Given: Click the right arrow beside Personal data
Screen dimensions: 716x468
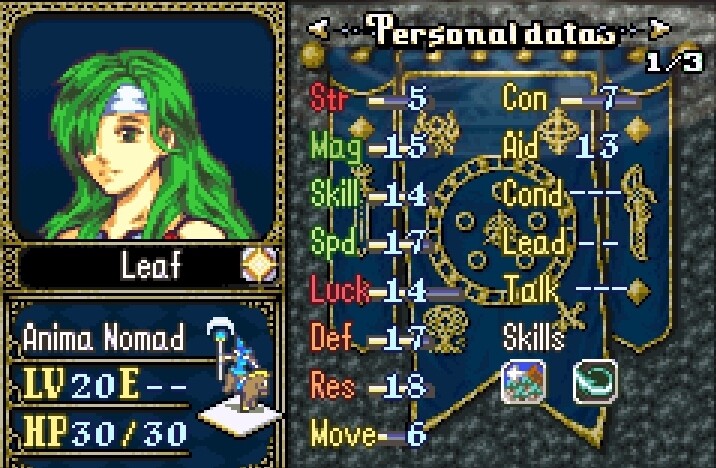Looking at the screenshot, I should (x=659, y=29).
